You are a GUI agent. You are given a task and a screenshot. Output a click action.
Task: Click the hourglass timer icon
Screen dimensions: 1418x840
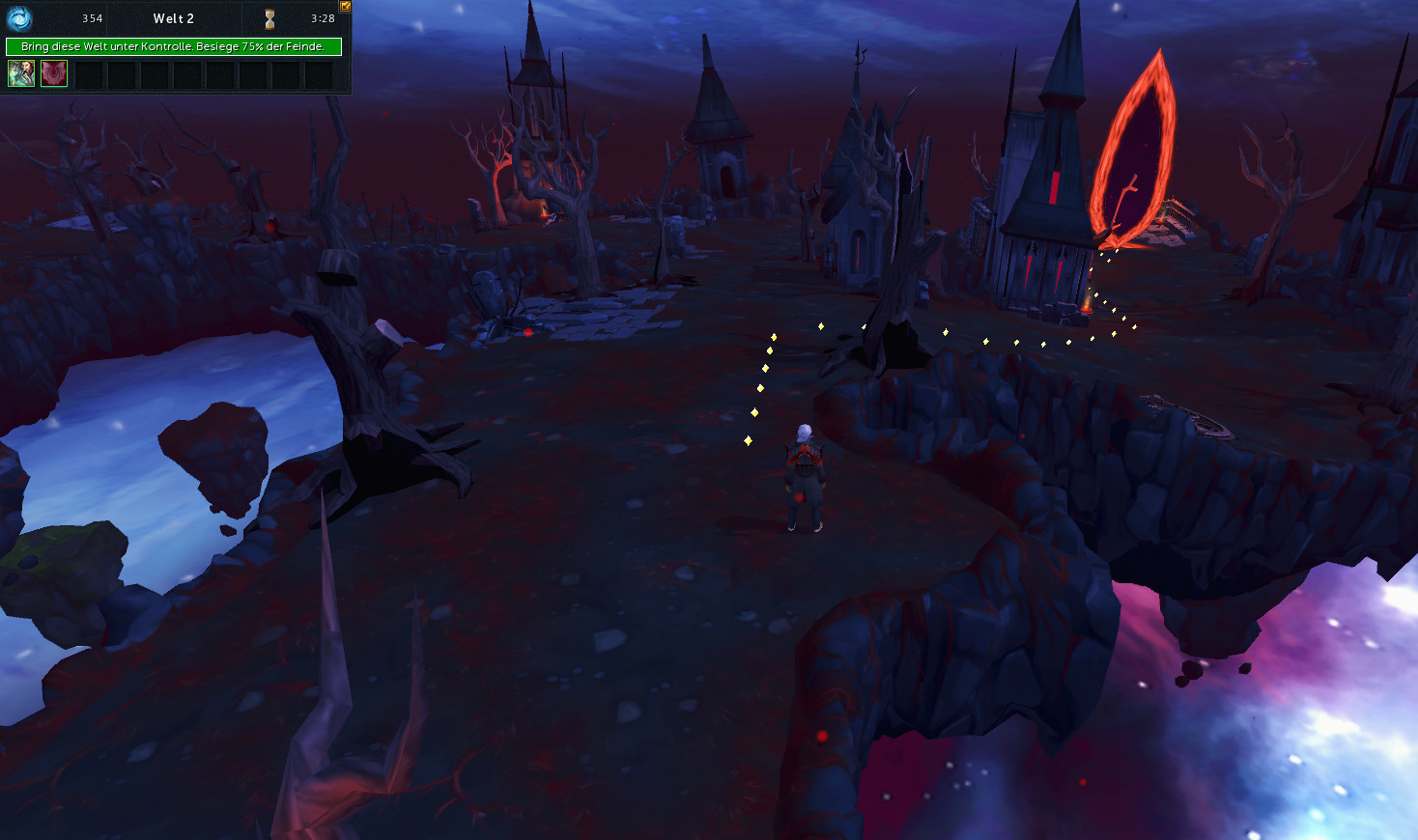pos(269,18)
